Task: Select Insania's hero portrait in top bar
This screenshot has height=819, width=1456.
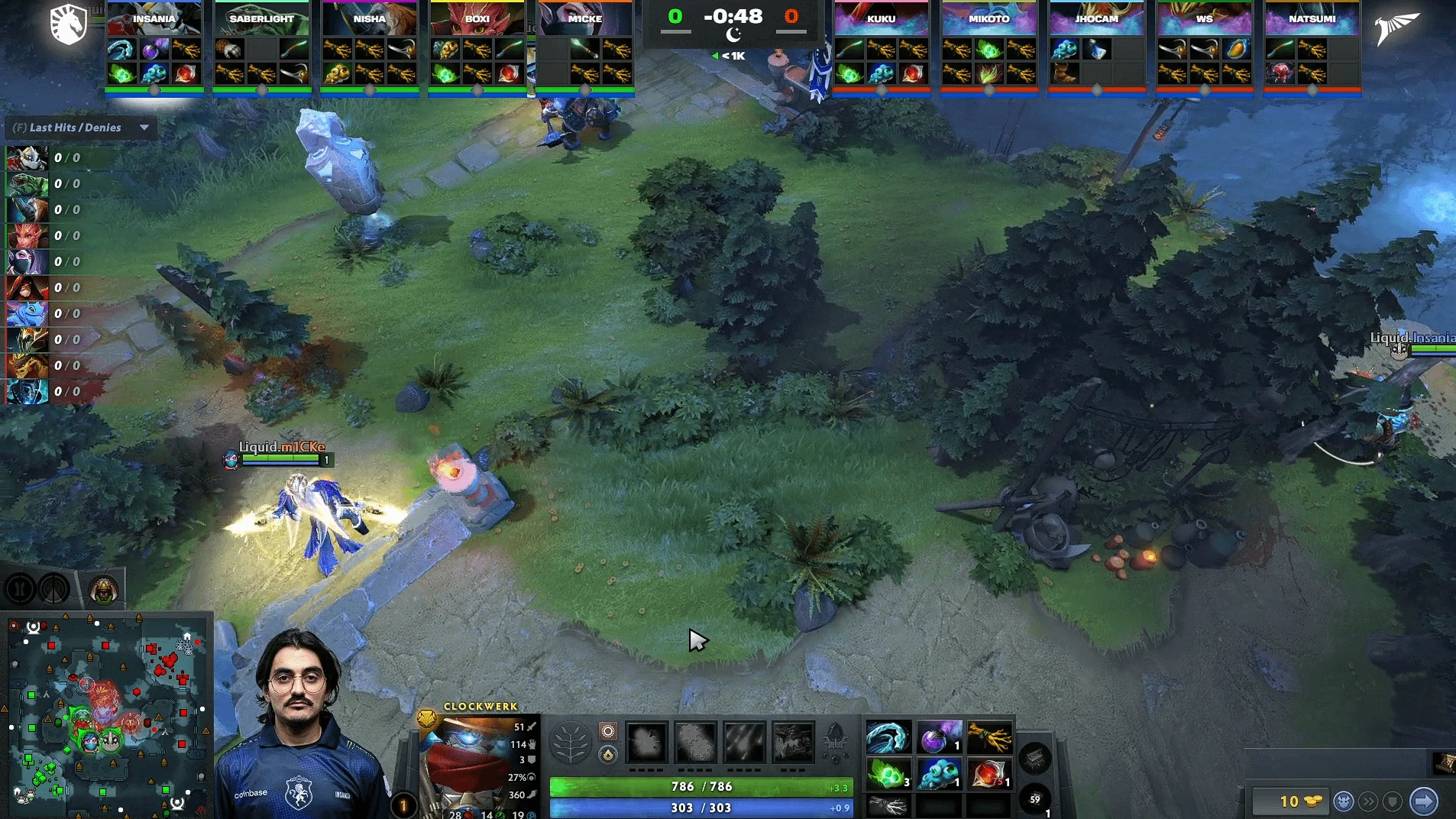Action: (x=154, y=18)
